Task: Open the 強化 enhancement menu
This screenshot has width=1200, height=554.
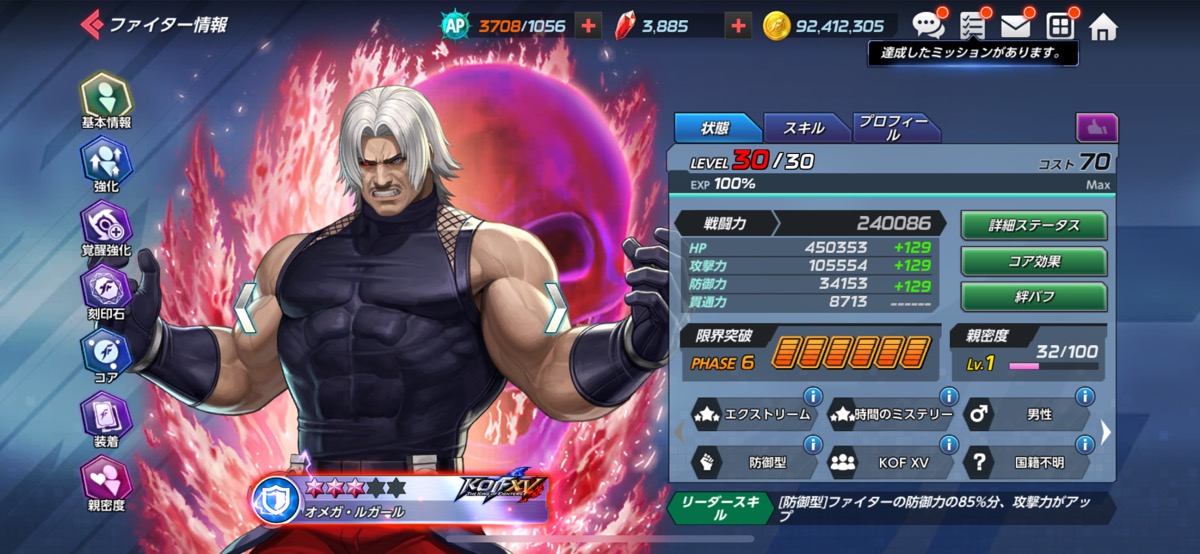Action: click(x=106, y=163)
